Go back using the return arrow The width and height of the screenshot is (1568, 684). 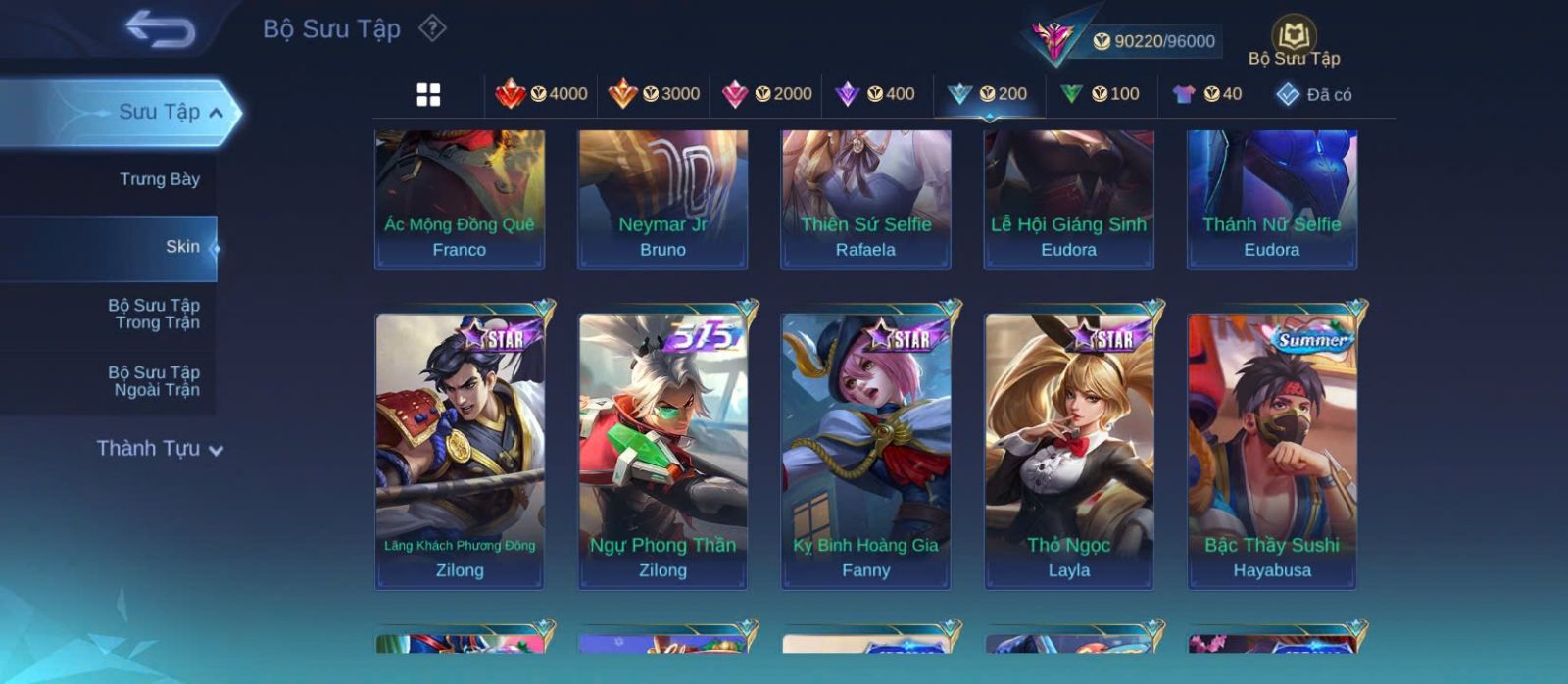(x=160, y=29)
